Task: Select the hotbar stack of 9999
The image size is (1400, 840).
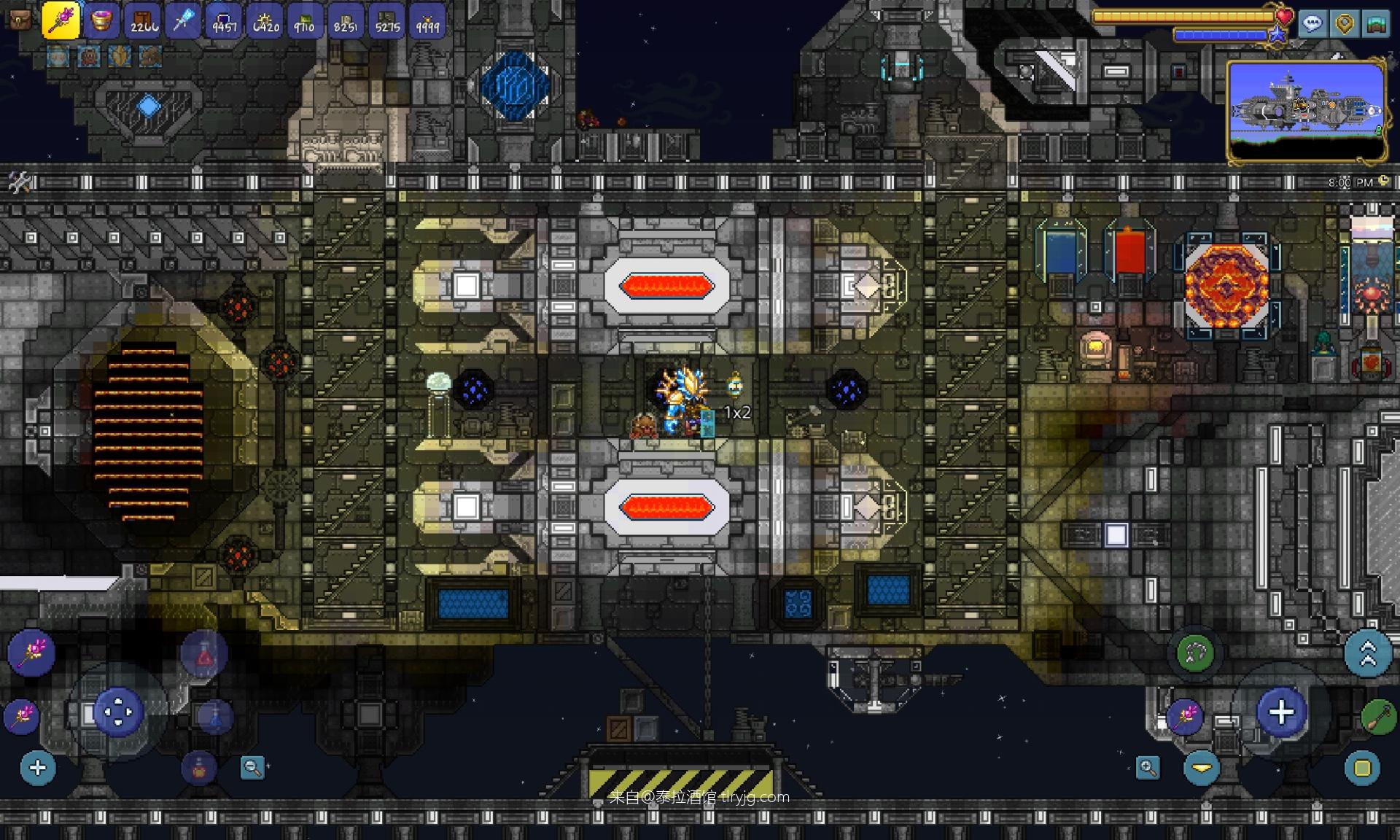Action: [x=428, y=21]
